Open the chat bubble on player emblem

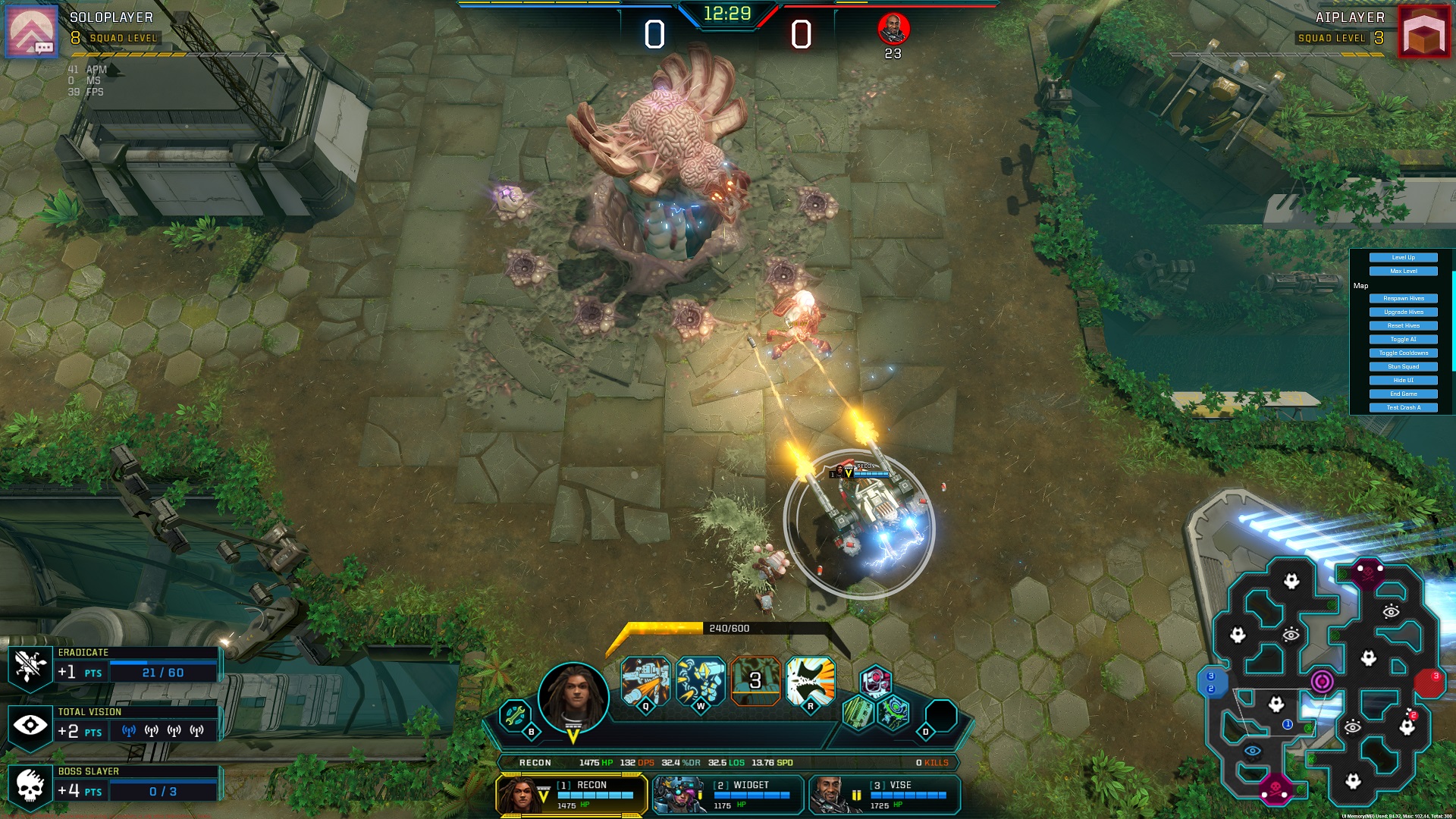tap(43, 48)
